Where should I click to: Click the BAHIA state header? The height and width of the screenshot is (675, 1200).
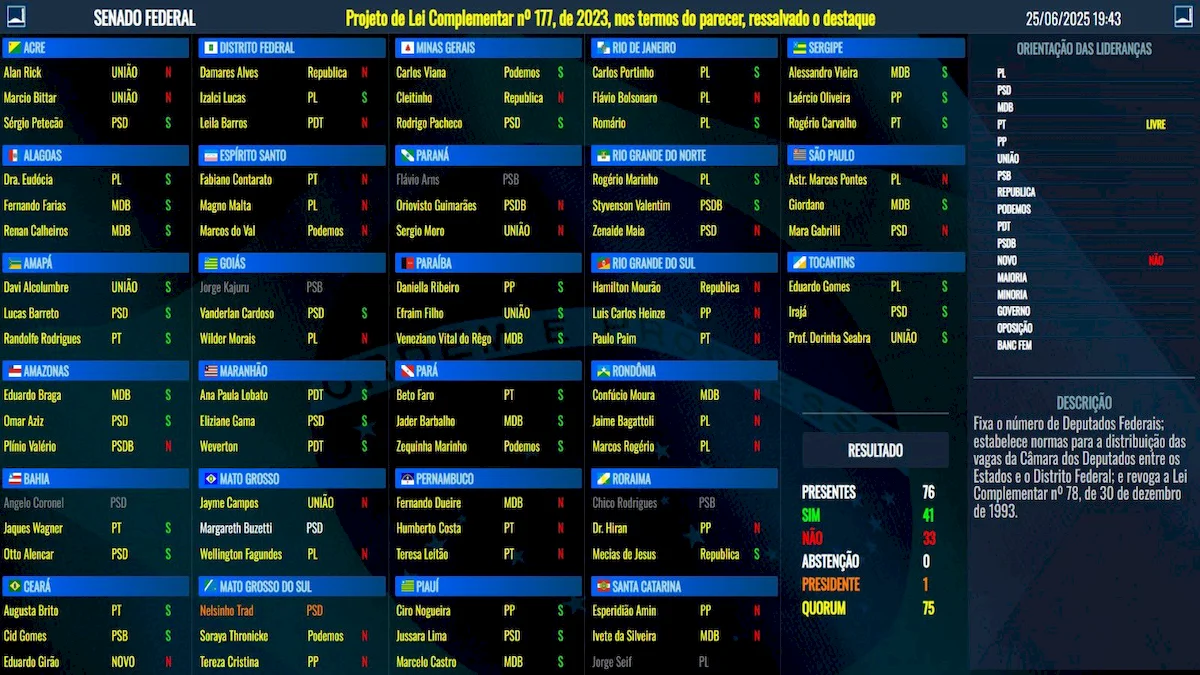[x=96, y=478]
